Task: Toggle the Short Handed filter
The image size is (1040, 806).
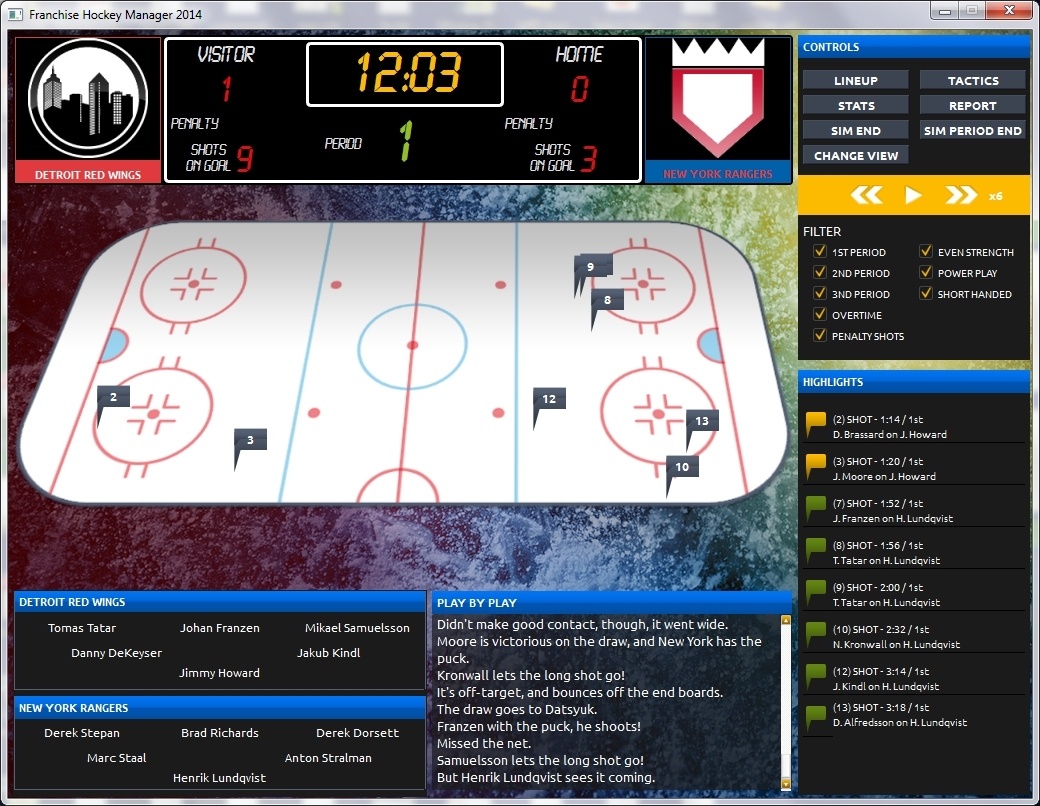Action: tap(926, 294)
